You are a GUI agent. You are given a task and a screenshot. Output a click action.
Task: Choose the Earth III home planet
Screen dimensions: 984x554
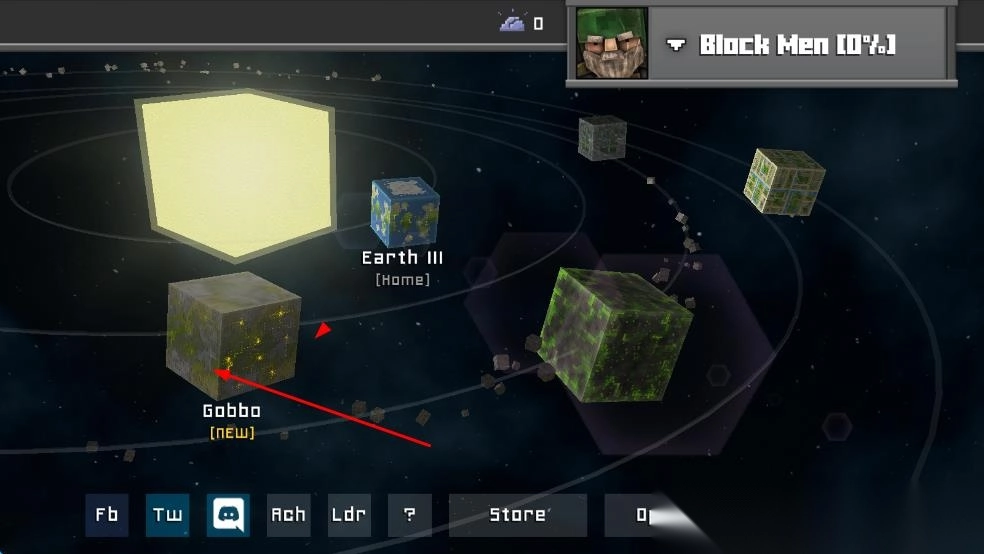(x=404, y=212)
